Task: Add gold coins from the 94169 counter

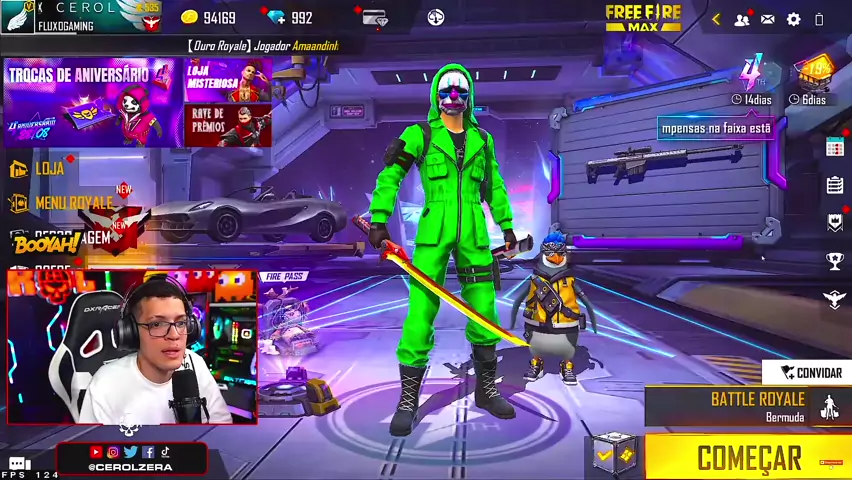Action: click(x=208, y=18)
